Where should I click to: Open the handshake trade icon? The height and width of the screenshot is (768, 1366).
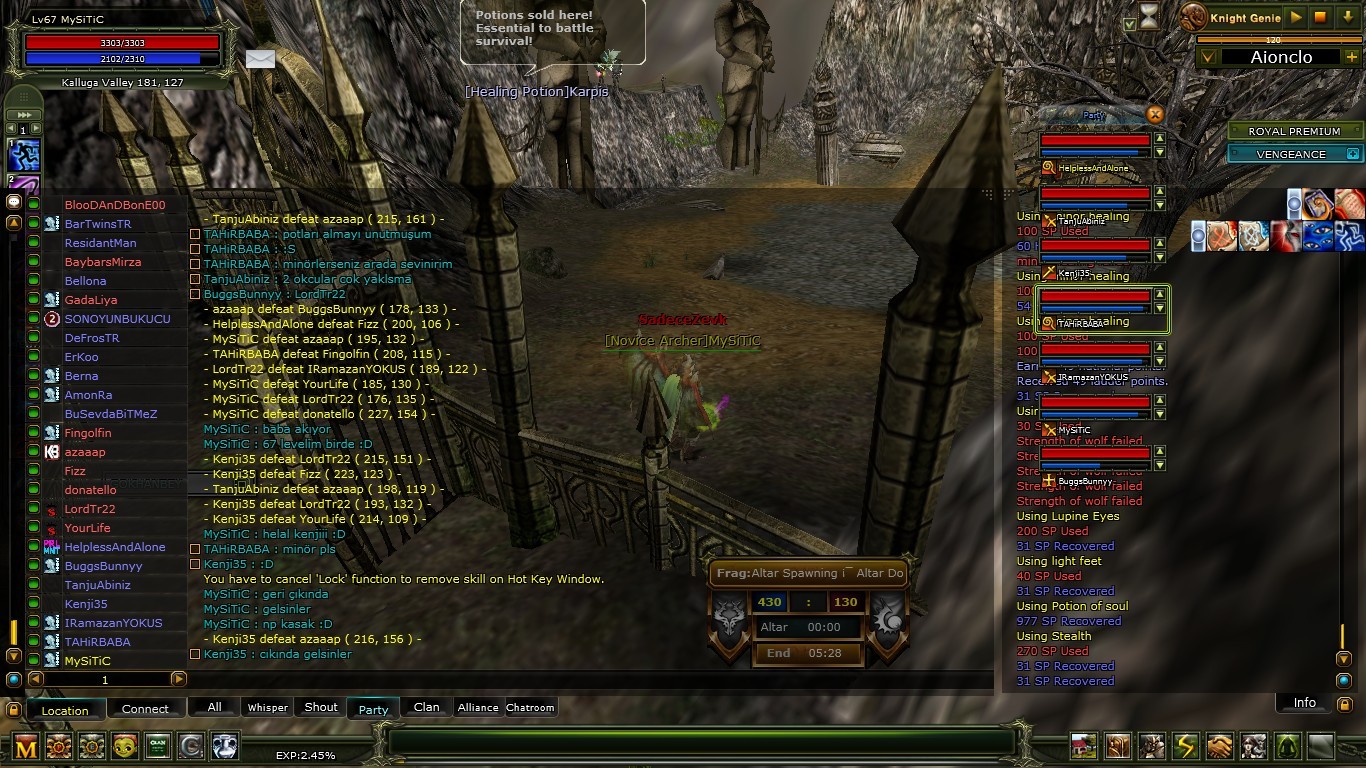pyautogui.click(x=1219, y=745)
